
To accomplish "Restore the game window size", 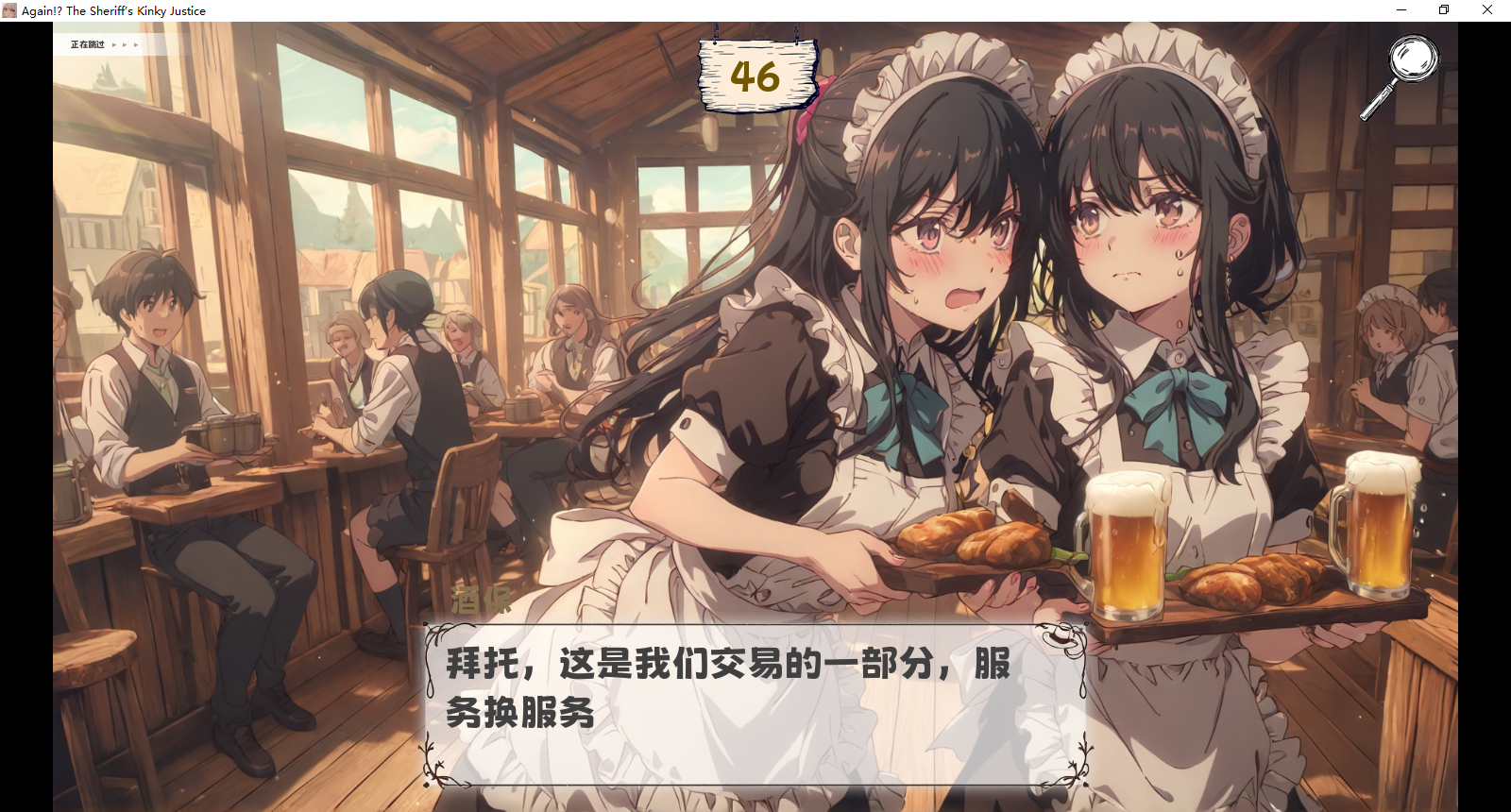I will [1443, 9].
